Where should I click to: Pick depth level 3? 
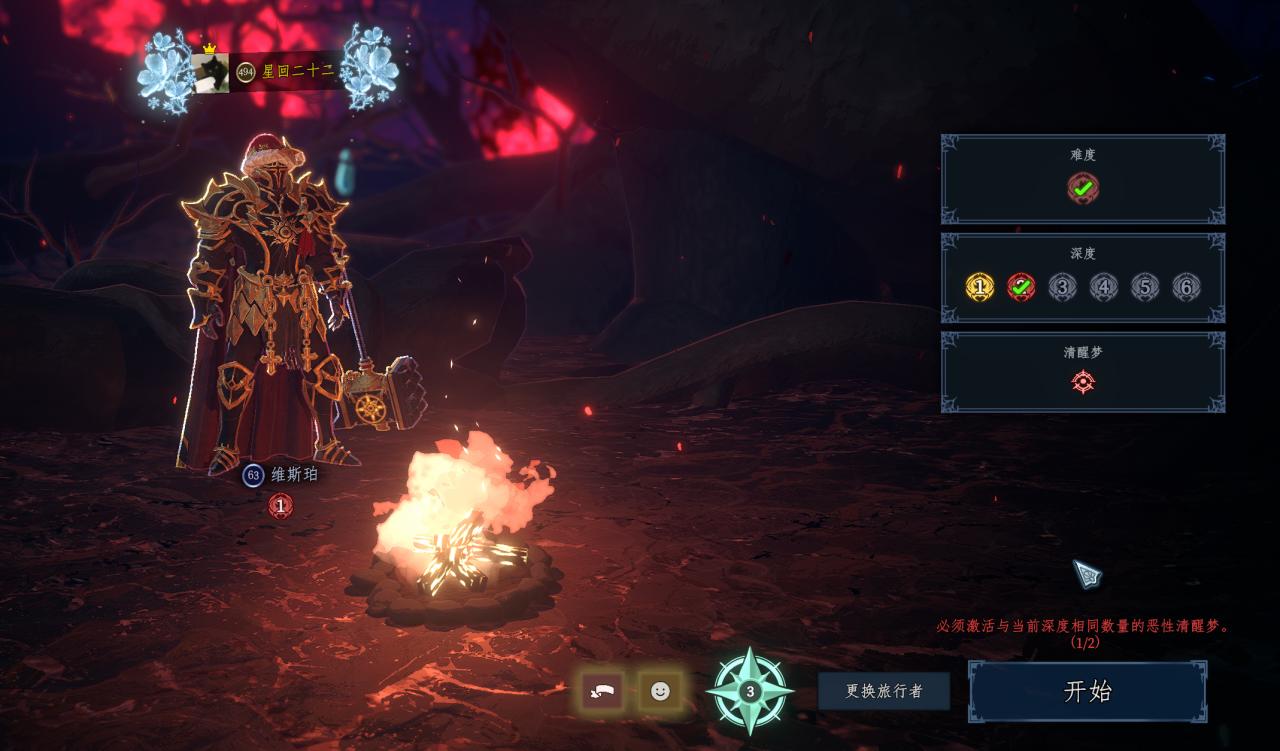[1062, 287]
